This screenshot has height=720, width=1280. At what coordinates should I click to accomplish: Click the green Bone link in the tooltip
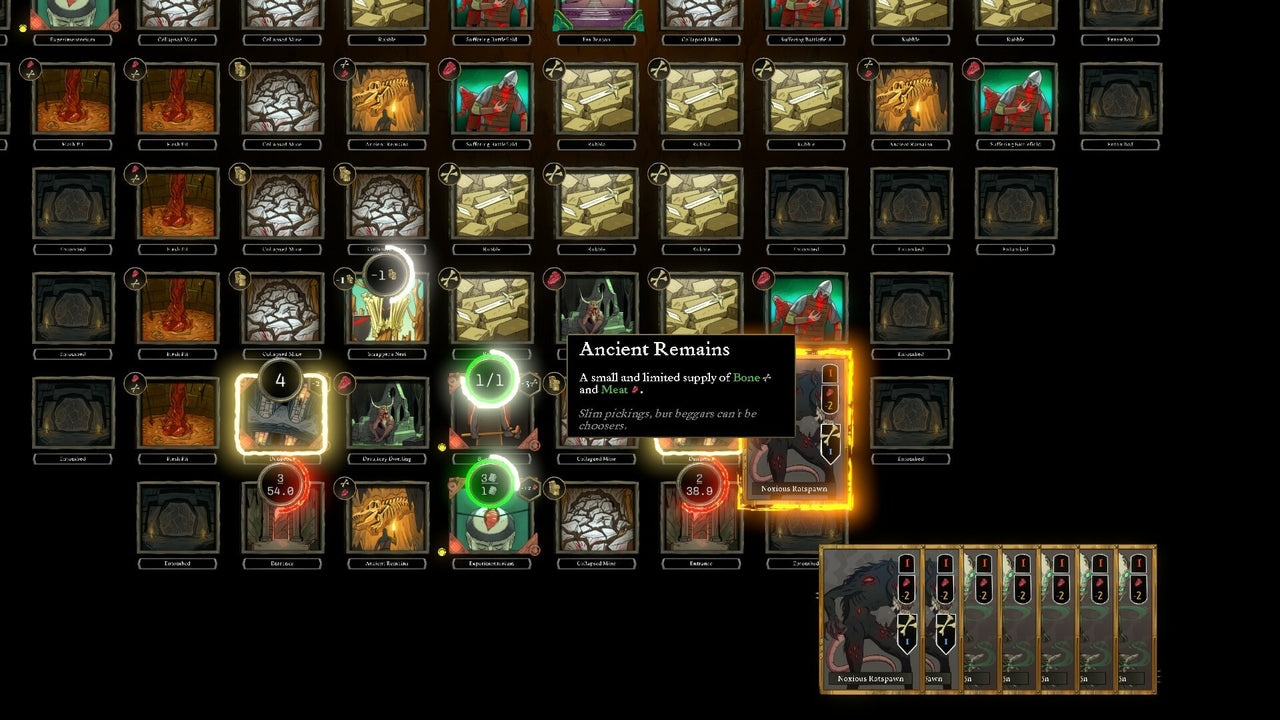(x=747, y=378)
